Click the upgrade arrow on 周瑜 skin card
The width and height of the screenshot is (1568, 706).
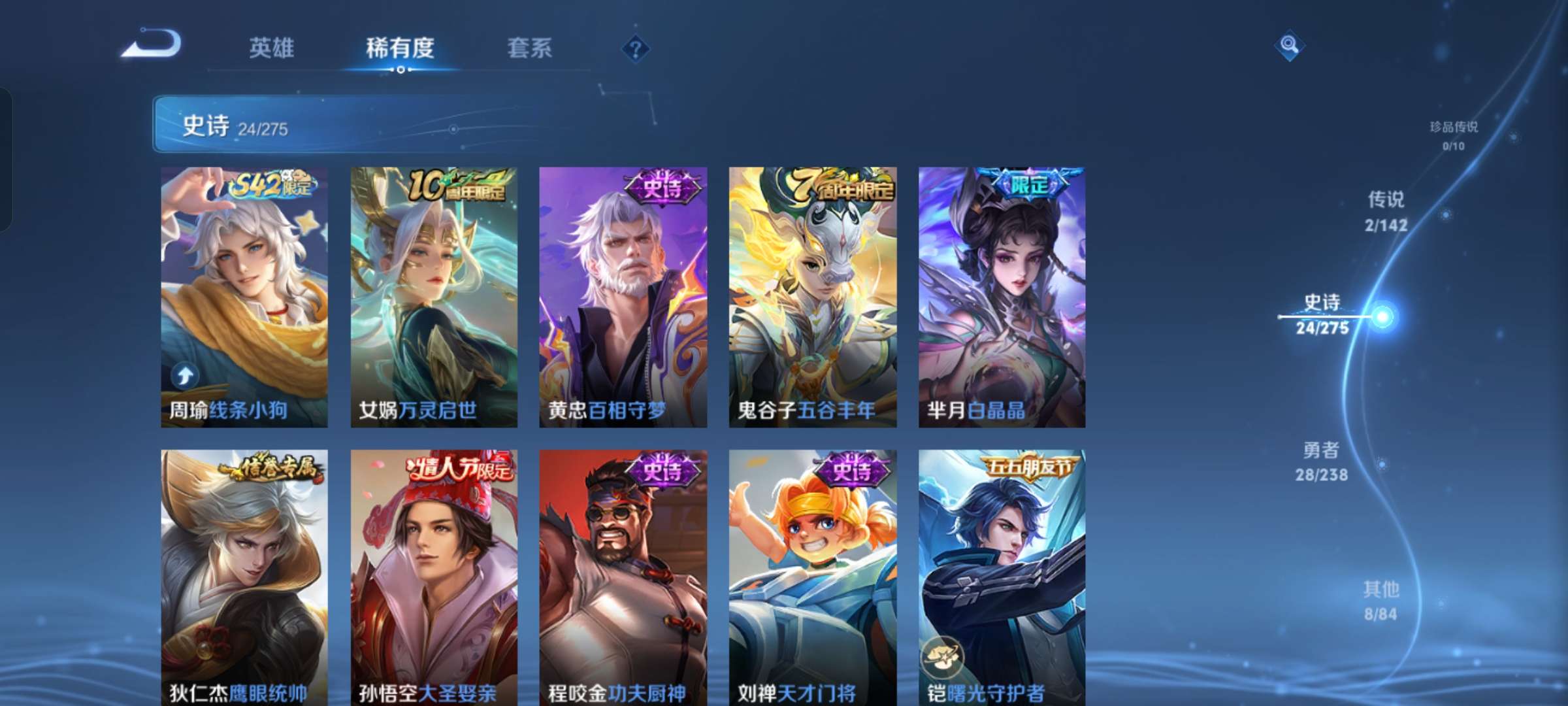(184, 373)
